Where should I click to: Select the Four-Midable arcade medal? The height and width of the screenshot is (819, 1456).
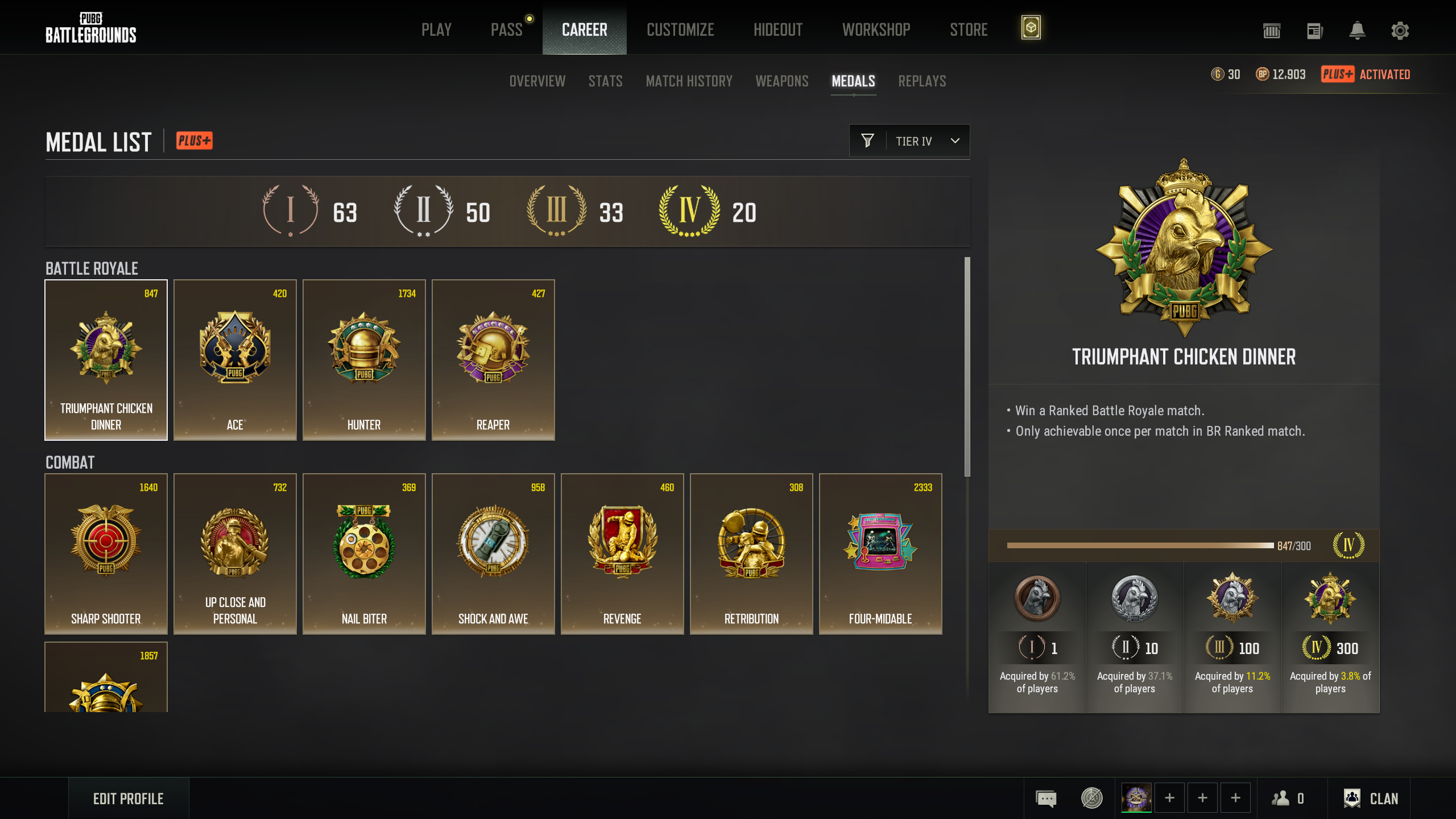coord(880,554)
